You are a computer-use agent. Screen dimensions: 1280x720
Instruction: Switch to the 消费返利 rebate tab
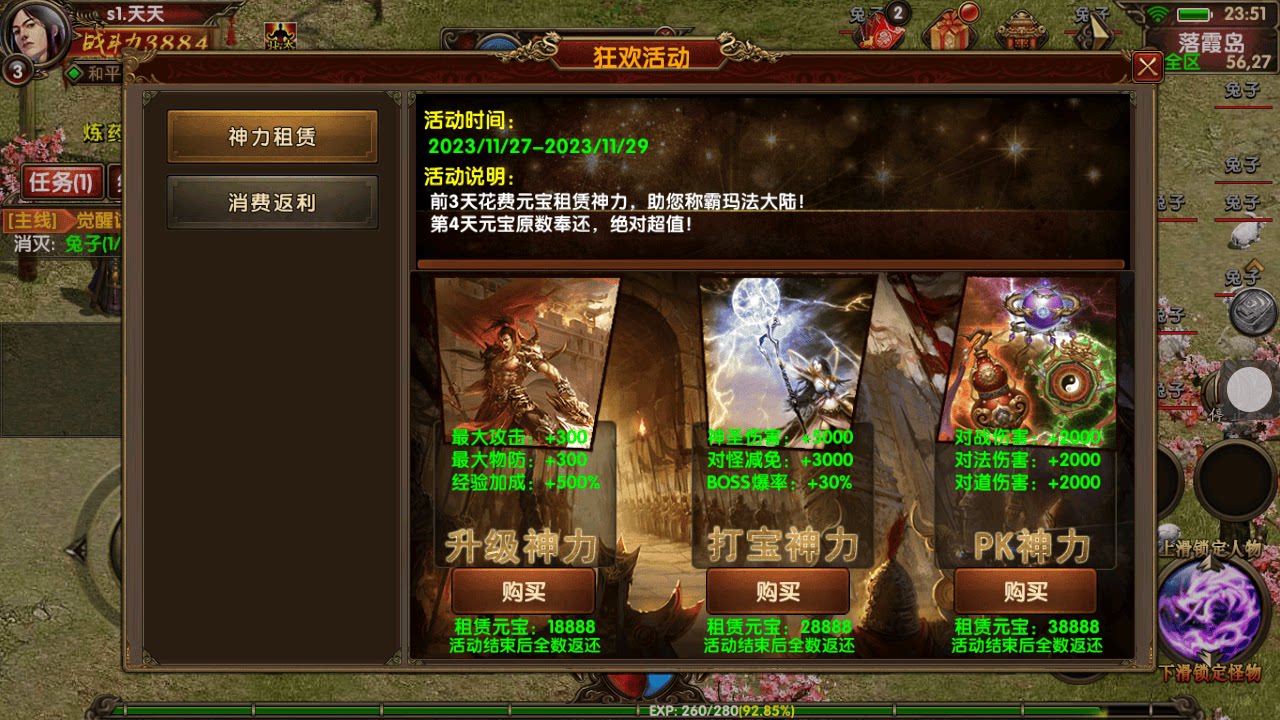pos(271,201)
